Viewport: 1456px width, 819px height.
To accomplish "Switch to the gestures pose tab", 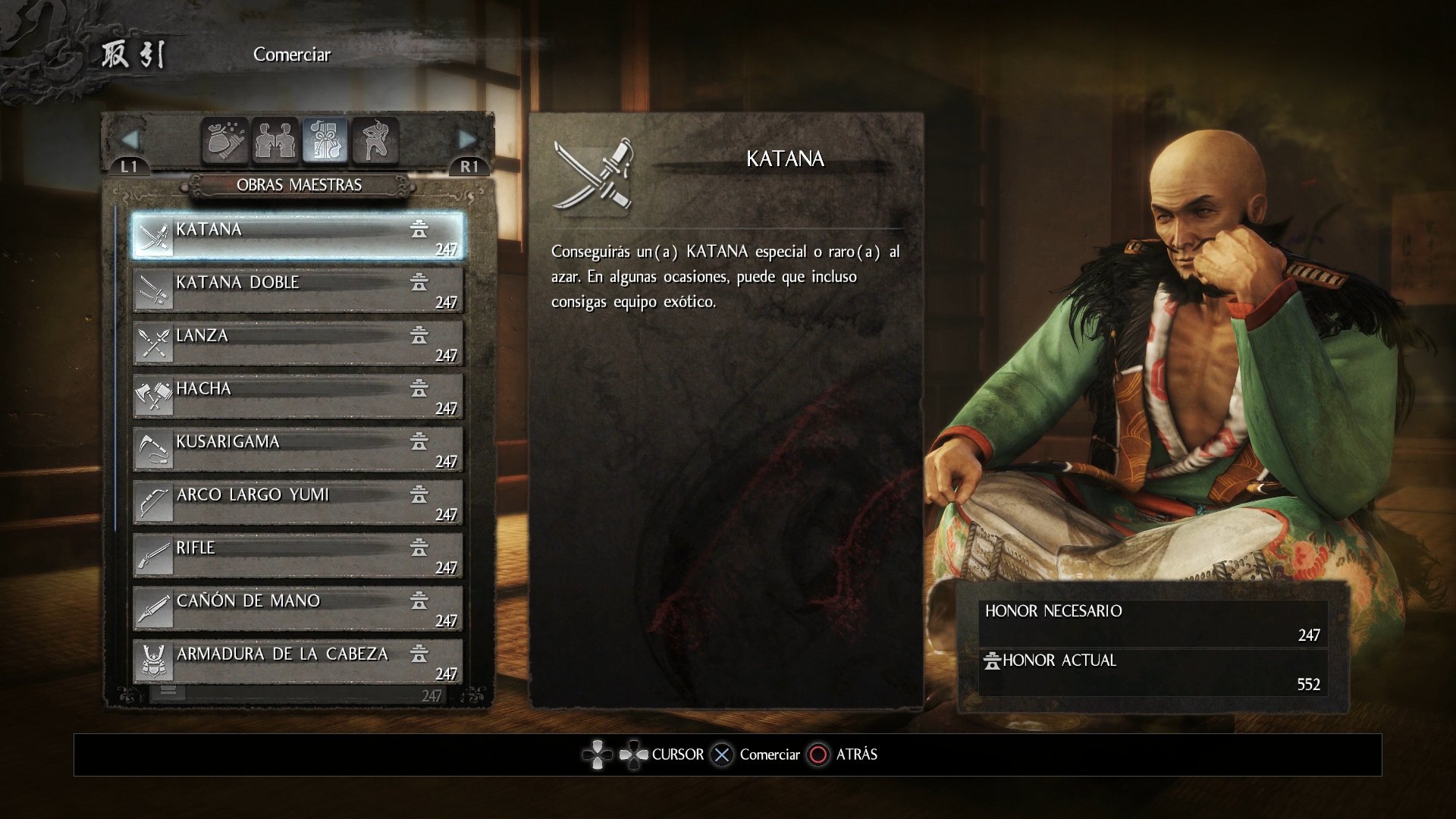I will point(375,140).
